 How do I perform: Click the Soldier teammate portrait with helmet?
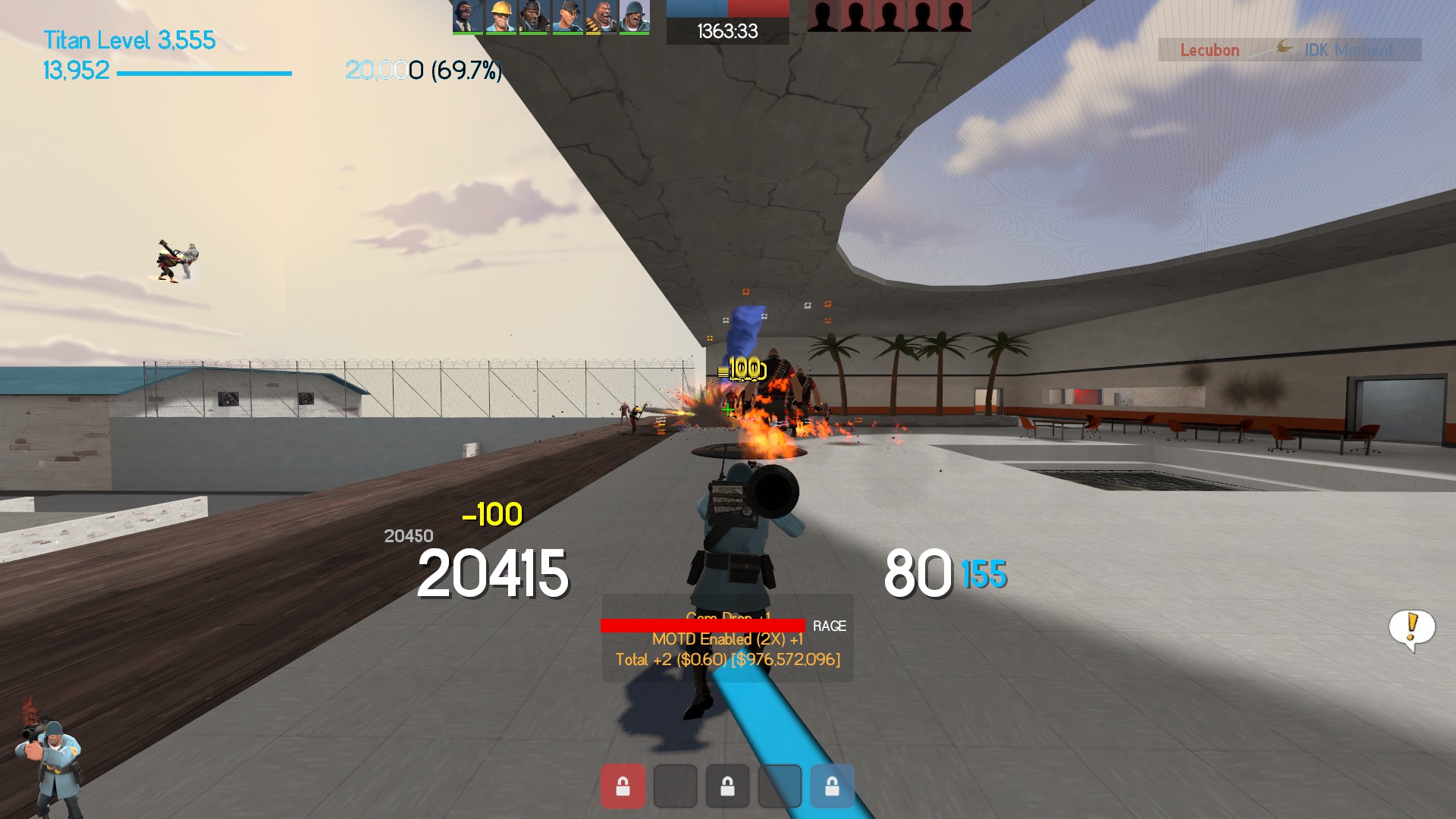tap(635, 17)
